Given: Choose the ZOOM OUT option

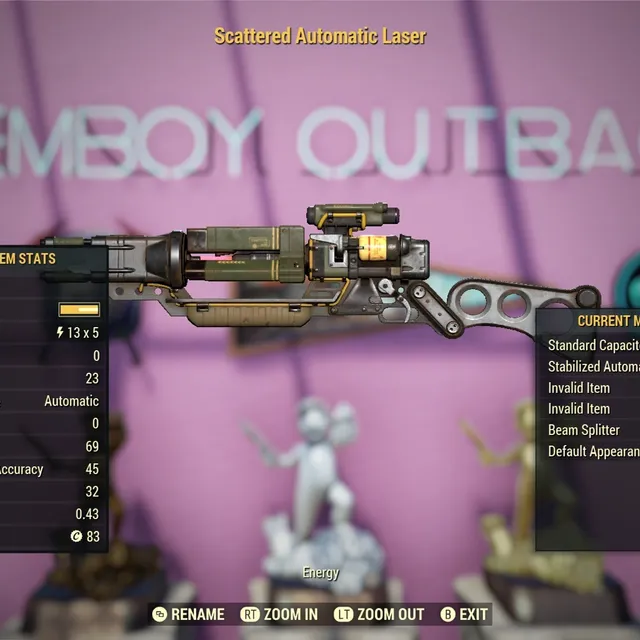Looking at the screenshot, I should 379,614.
